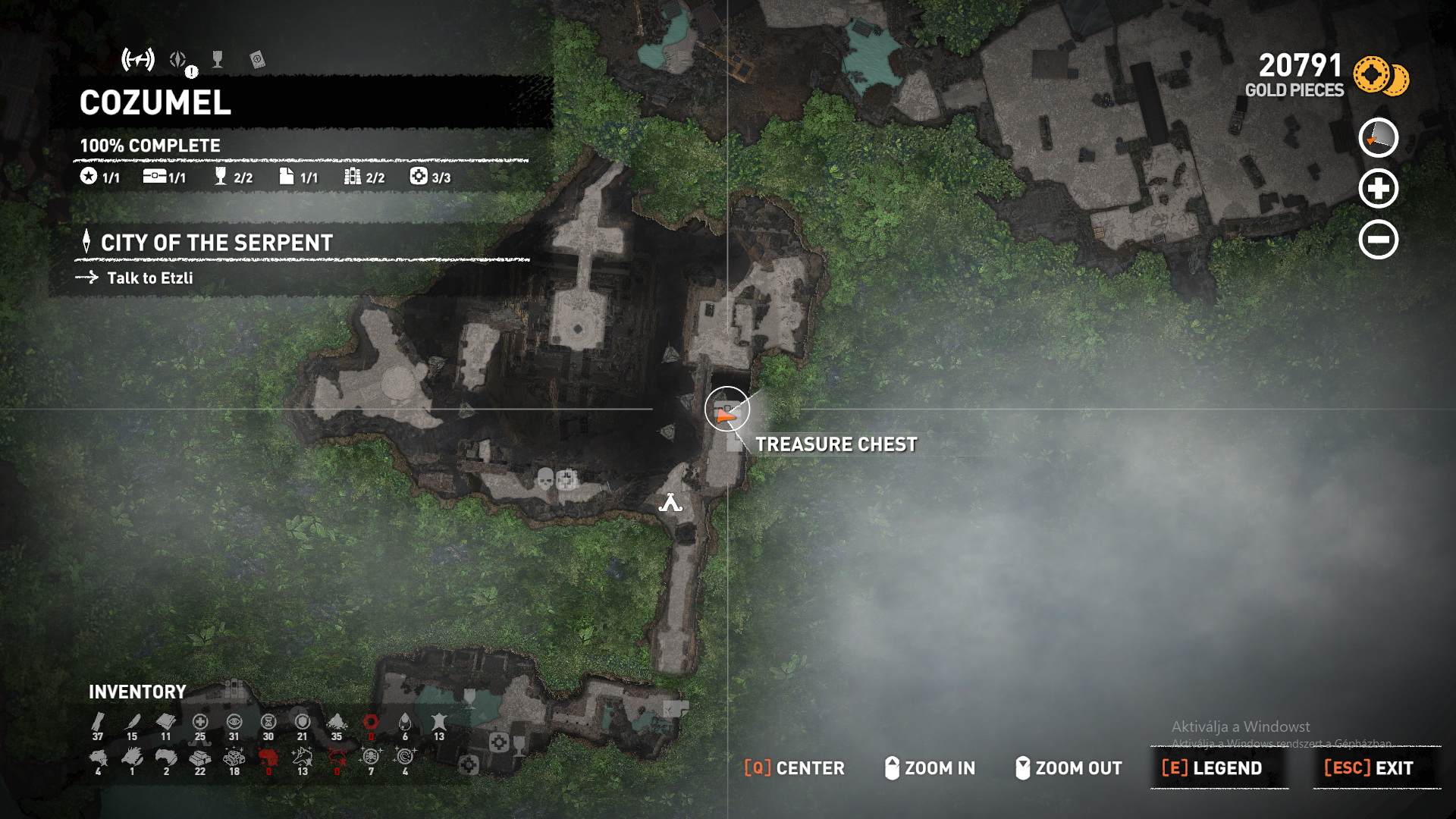Screen dimensions: 1456x819
Task: Click the compass orientation button
Action: (1378, 138)
